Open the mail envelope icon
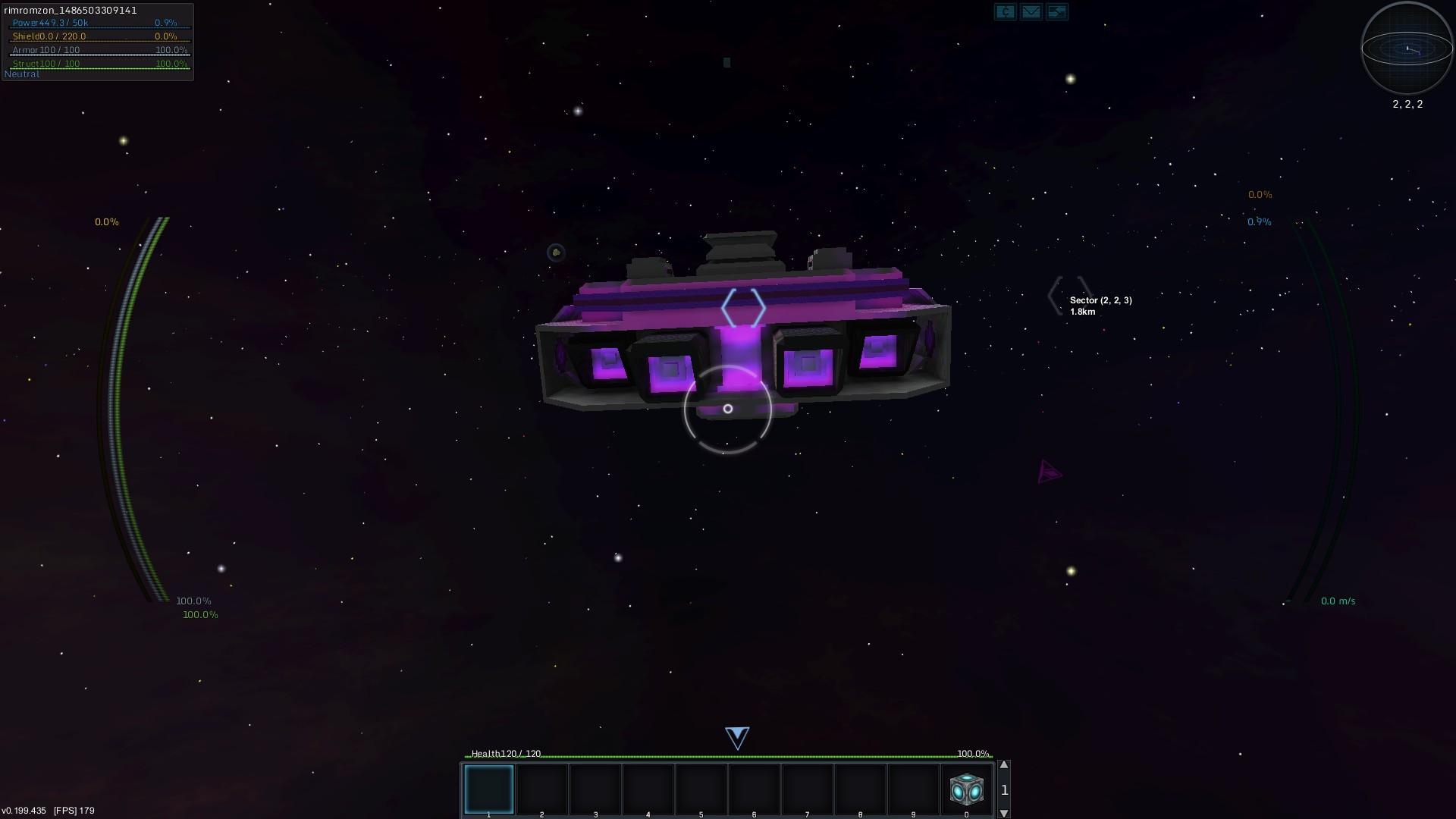Image resolution: width=1456 pixels, height=819 pixels. 1031,12
